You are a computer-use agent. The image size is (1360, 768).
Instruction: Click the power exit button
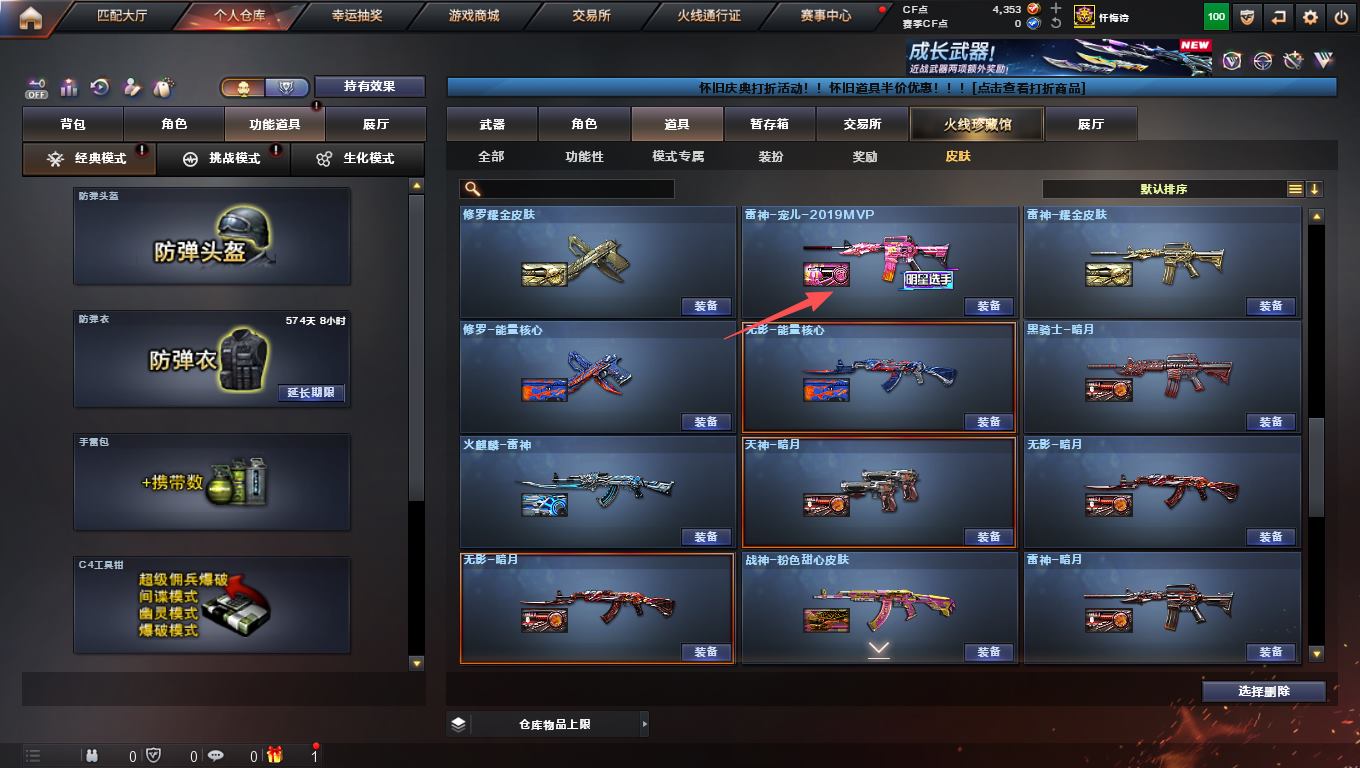click(x=1341, y=17)
